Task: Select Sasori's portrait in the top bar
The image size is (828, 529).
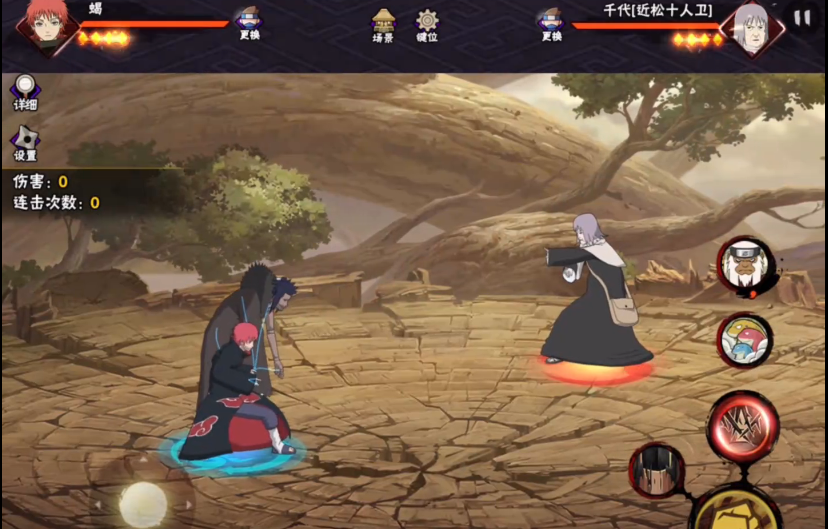Action: pos(45,27)
